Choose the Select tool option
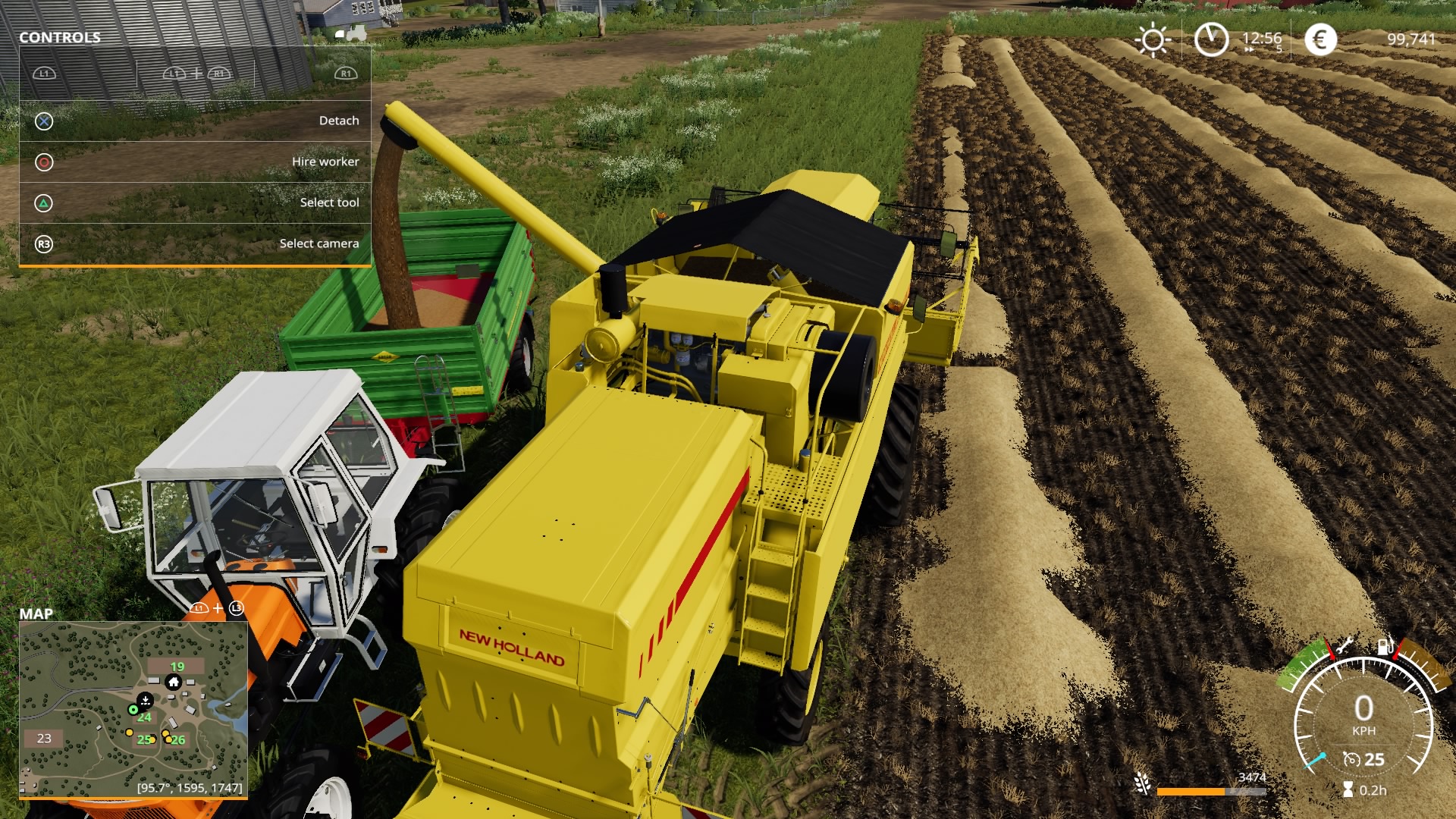1456x819 pixels. coord(329,202)
